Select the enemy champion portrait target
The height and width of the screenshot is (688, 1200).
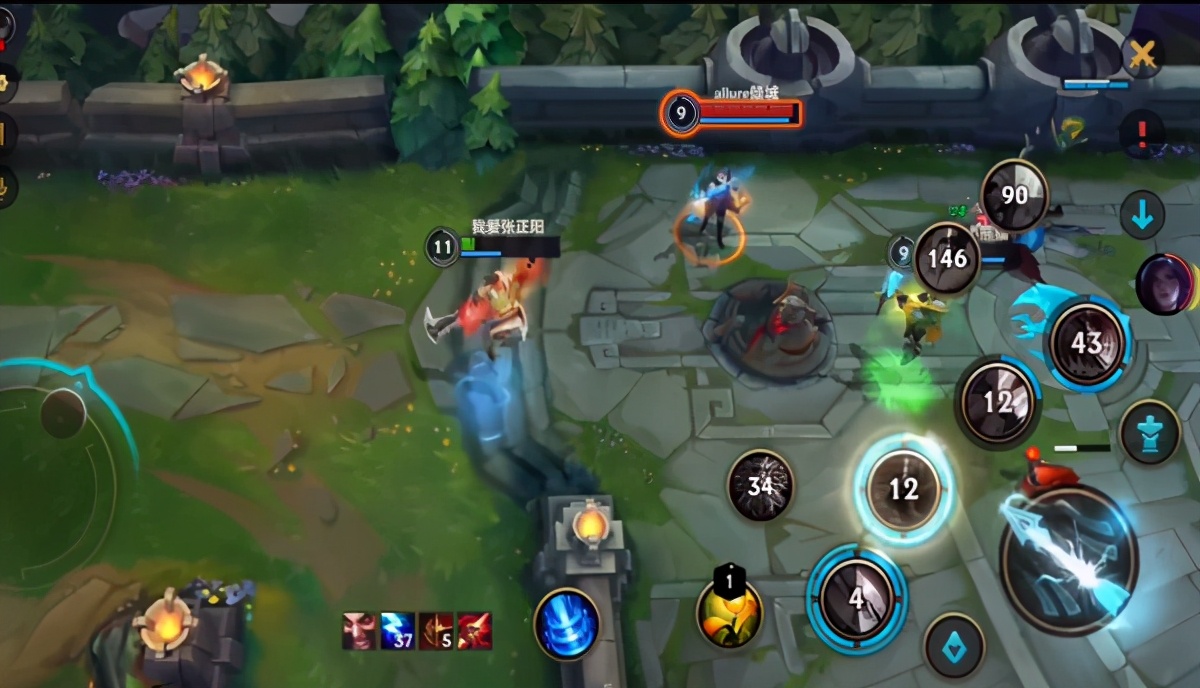tap(1165, 284)
